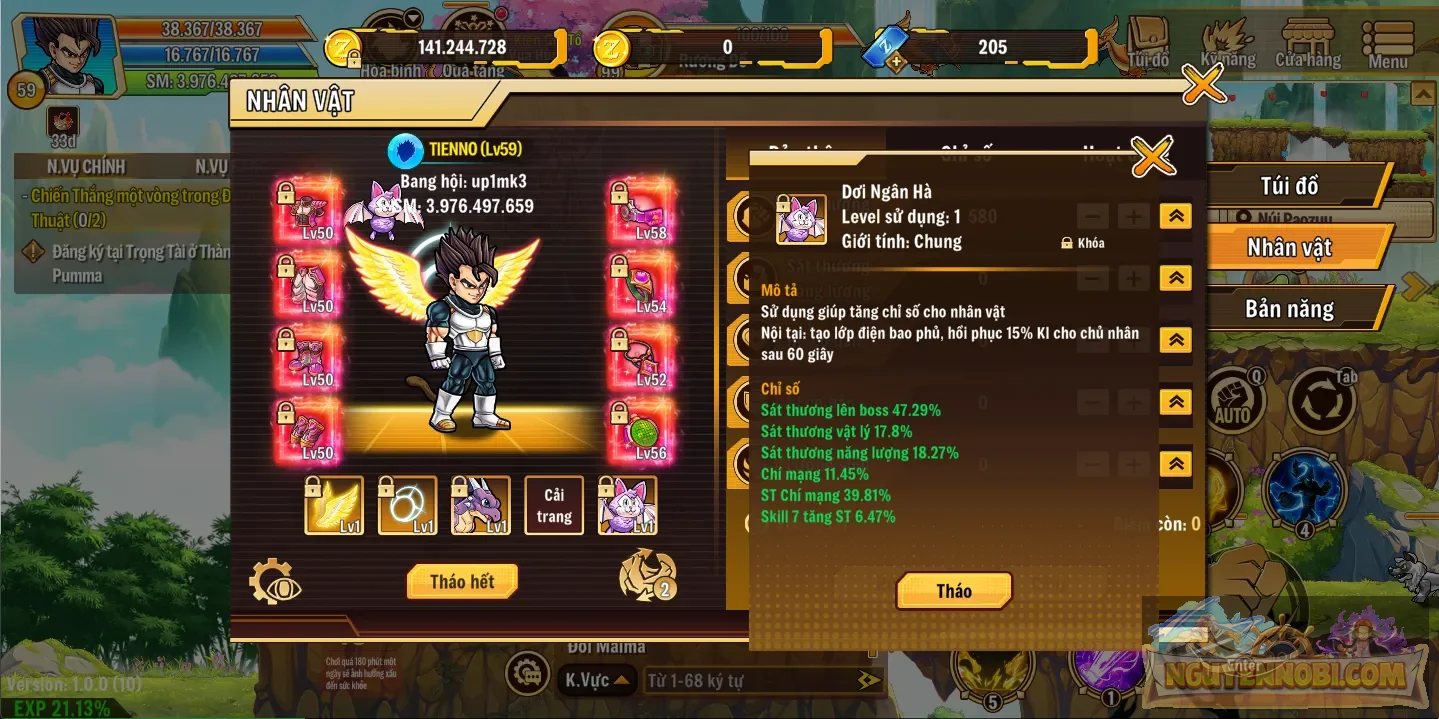Select the Cải trang costume slot
This screenshot has width=1439, height=719.
554,506
